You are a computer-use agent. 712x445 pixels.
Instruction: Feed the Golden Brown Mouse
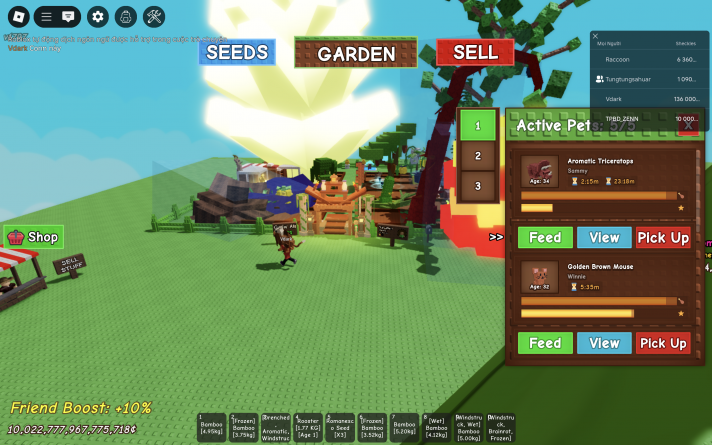(545, 343)
